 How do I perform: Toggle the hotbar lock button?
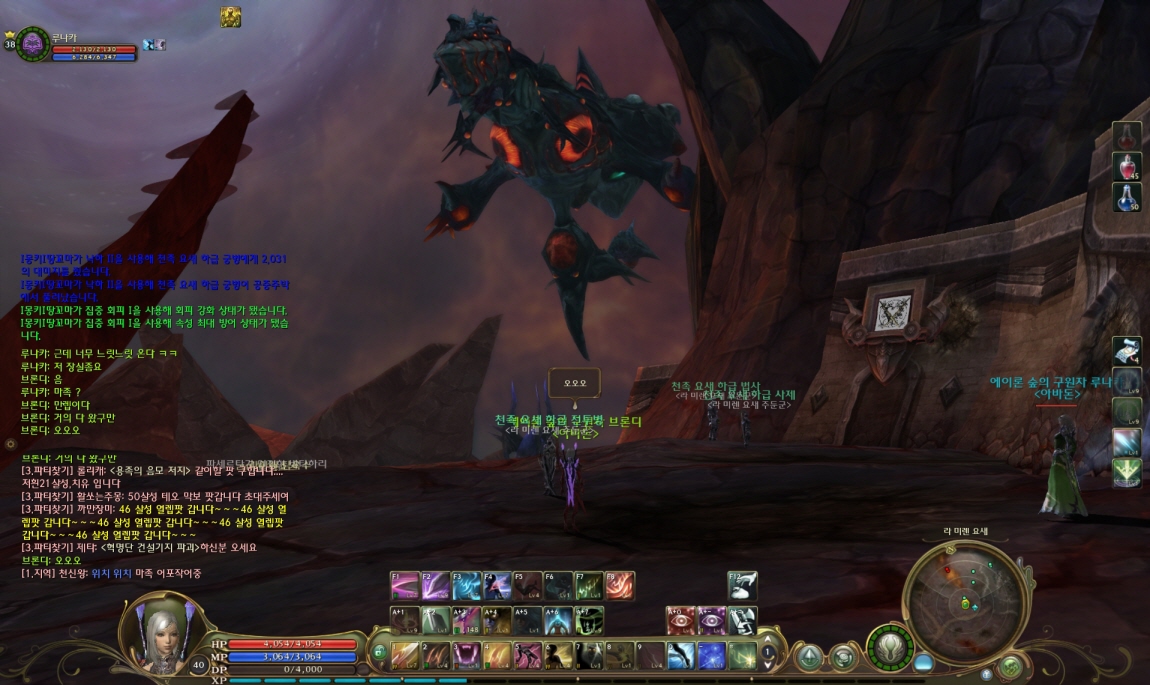(379, 651)
